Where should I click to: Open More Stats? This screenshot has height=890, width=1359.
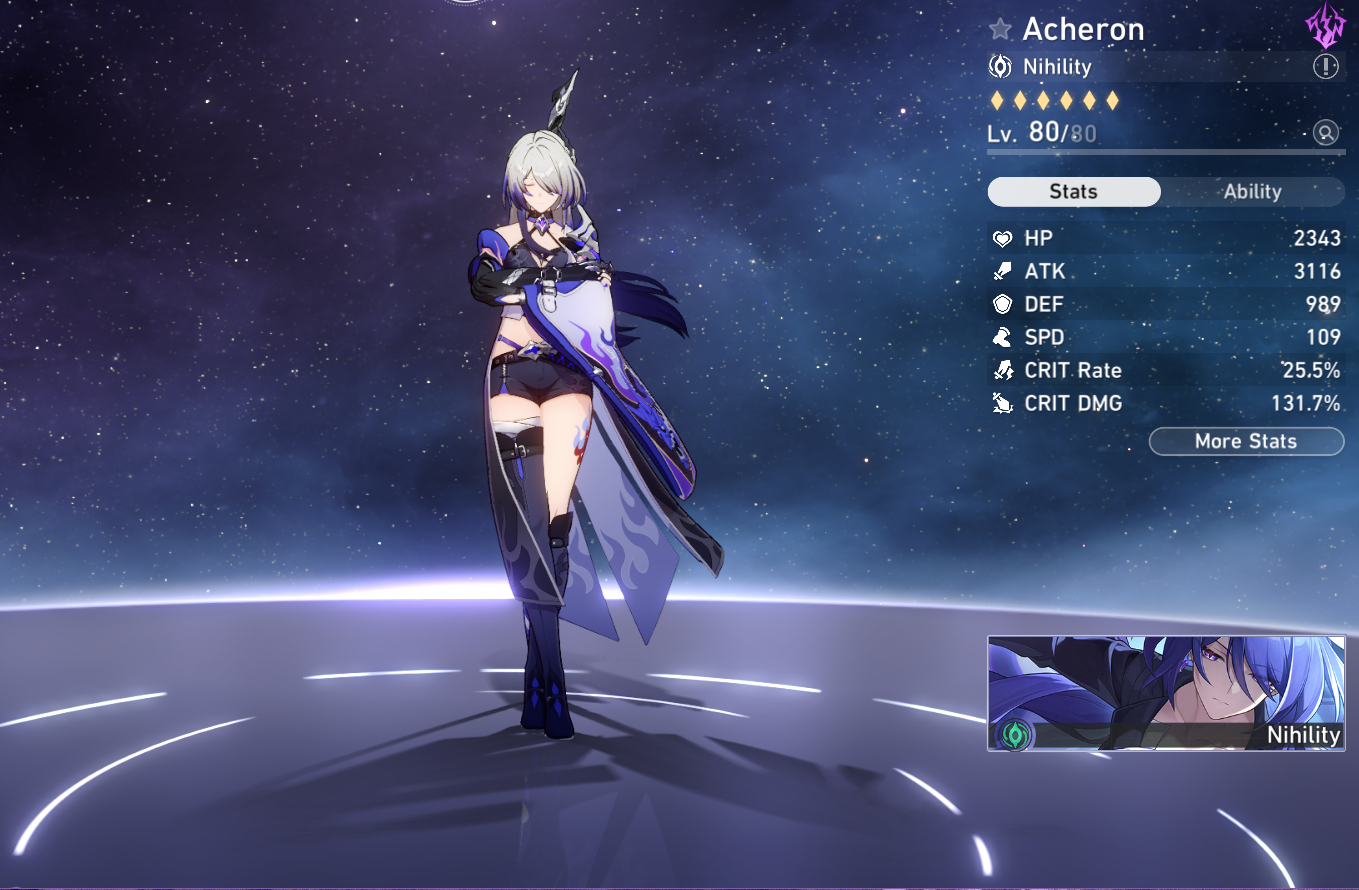(1246, 441)
